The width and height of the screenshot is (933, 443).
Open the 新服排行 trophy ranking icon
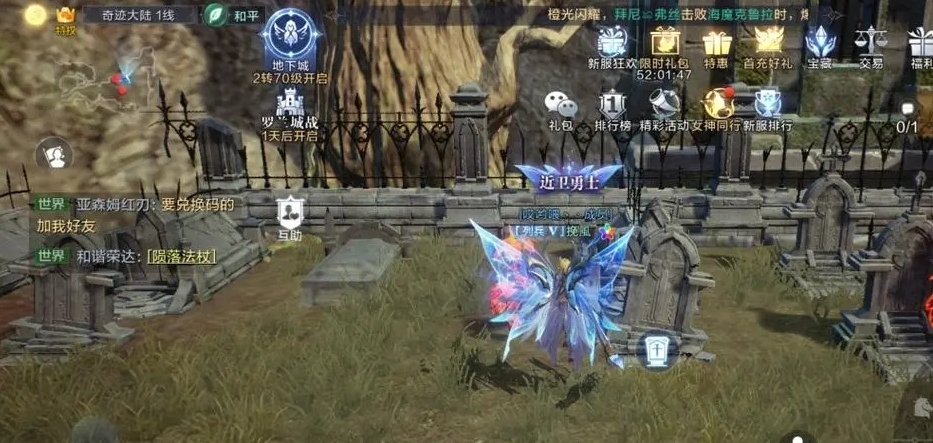pyautogui.click(x=770, y=106)
